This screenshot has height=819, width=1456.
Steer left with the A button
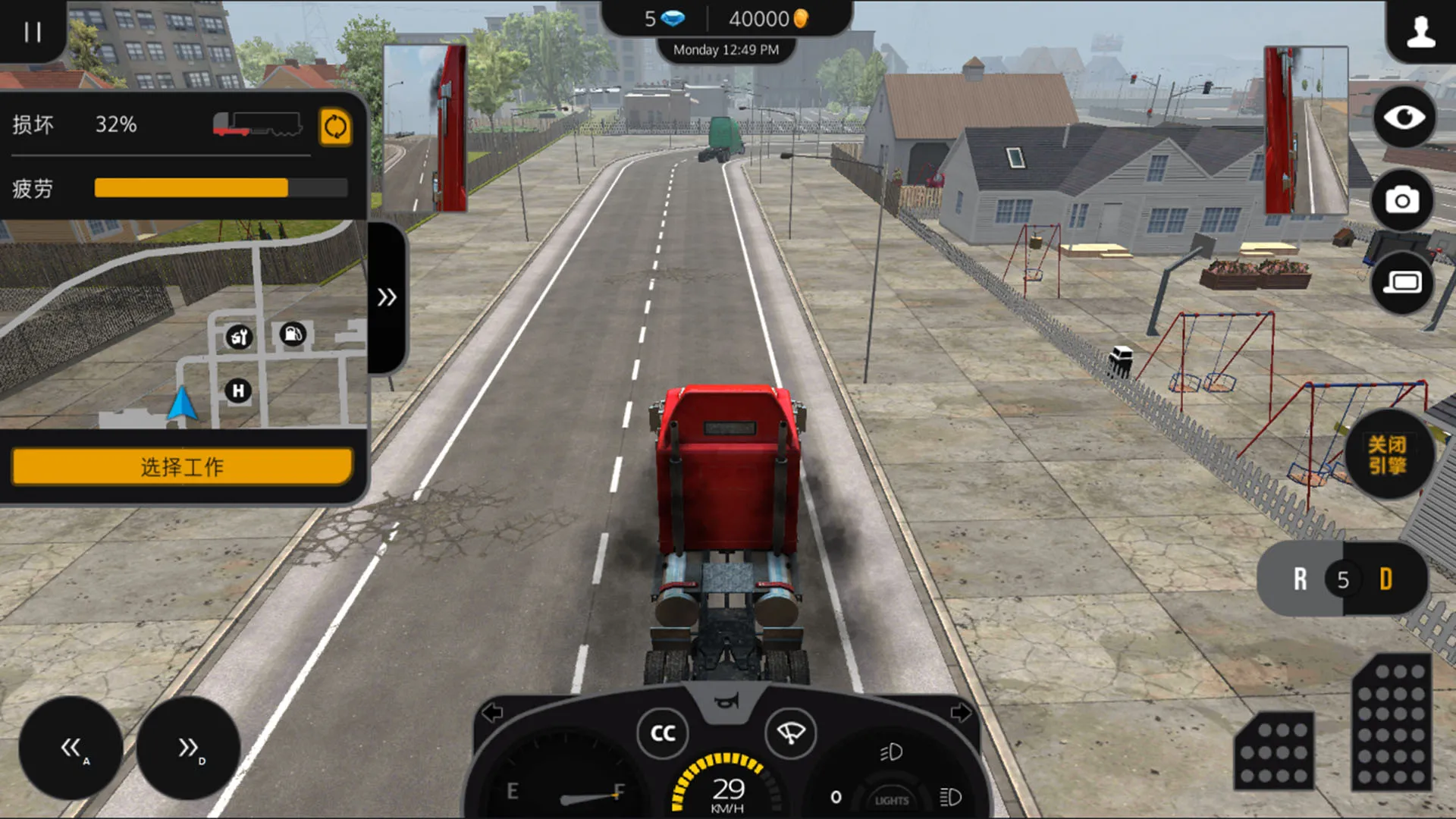click(x=71, y=748)
